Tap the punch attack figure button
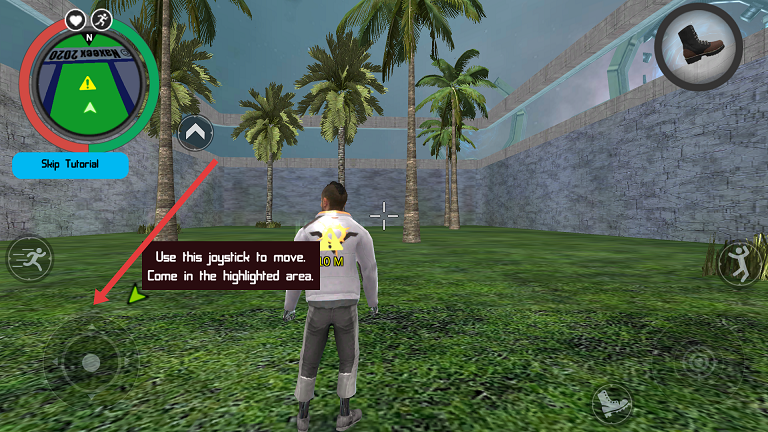Viewport: 768px width, 432px height. [741, 261]
